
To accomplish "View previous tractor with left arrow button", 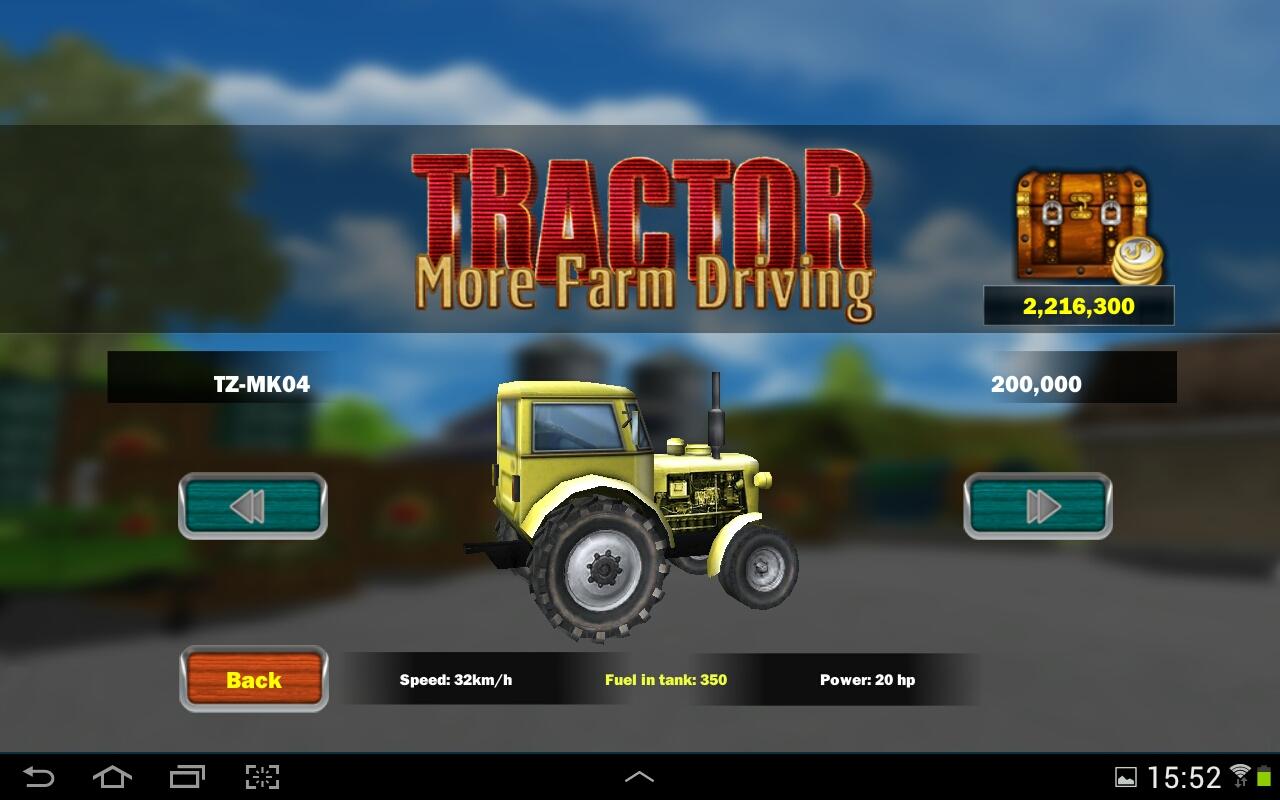I will [251, 507].
